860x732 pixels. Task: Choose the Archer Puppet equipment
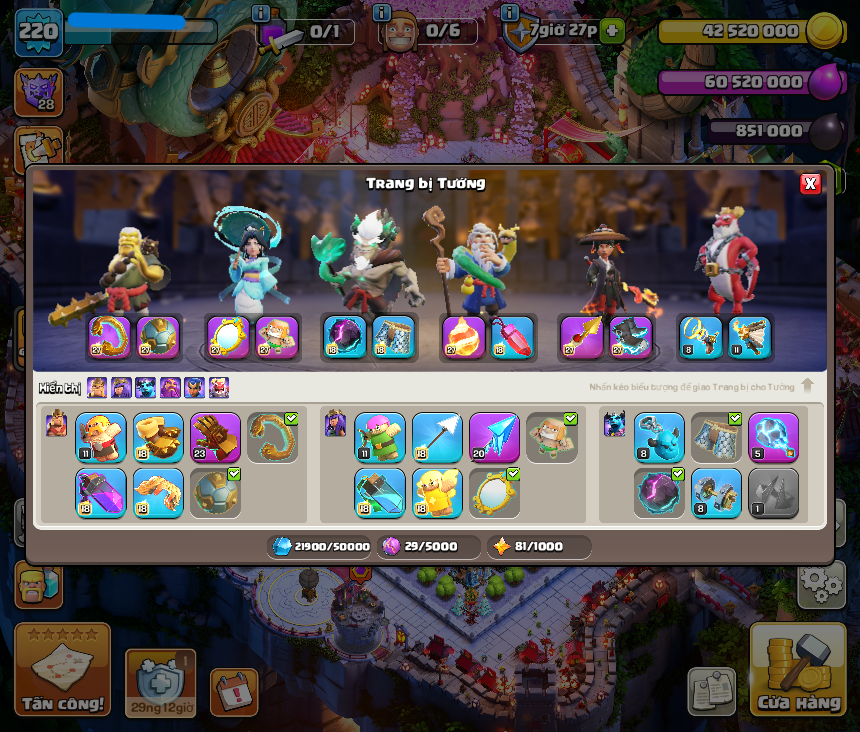click(380, 438)
